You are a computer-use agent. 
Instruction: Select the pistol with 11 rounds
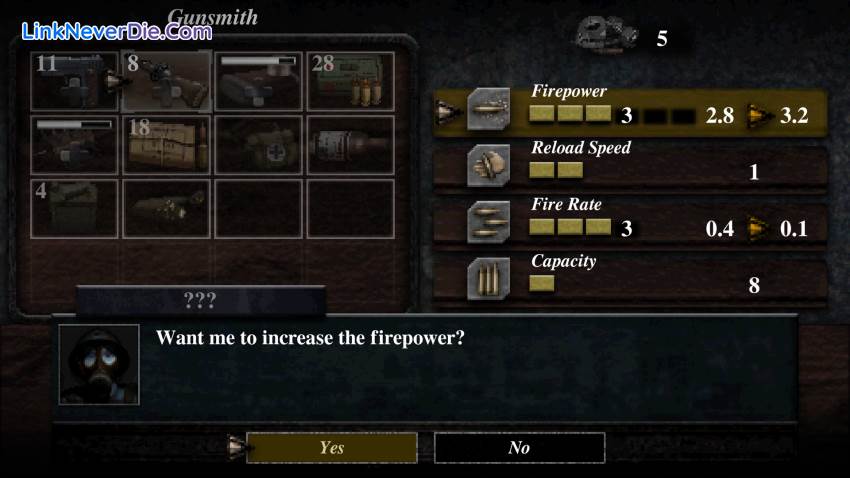pos(74,81)
